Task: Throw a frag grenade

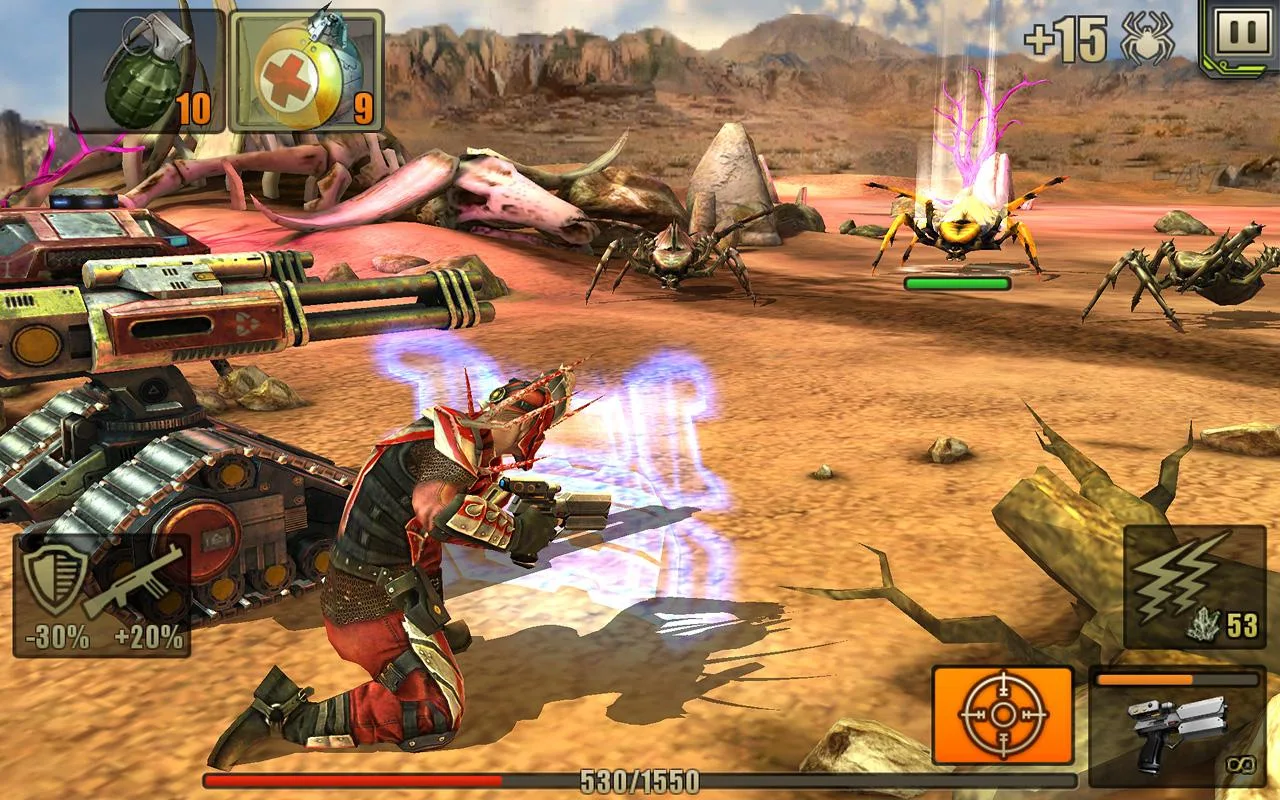Action: click(146, 71)
